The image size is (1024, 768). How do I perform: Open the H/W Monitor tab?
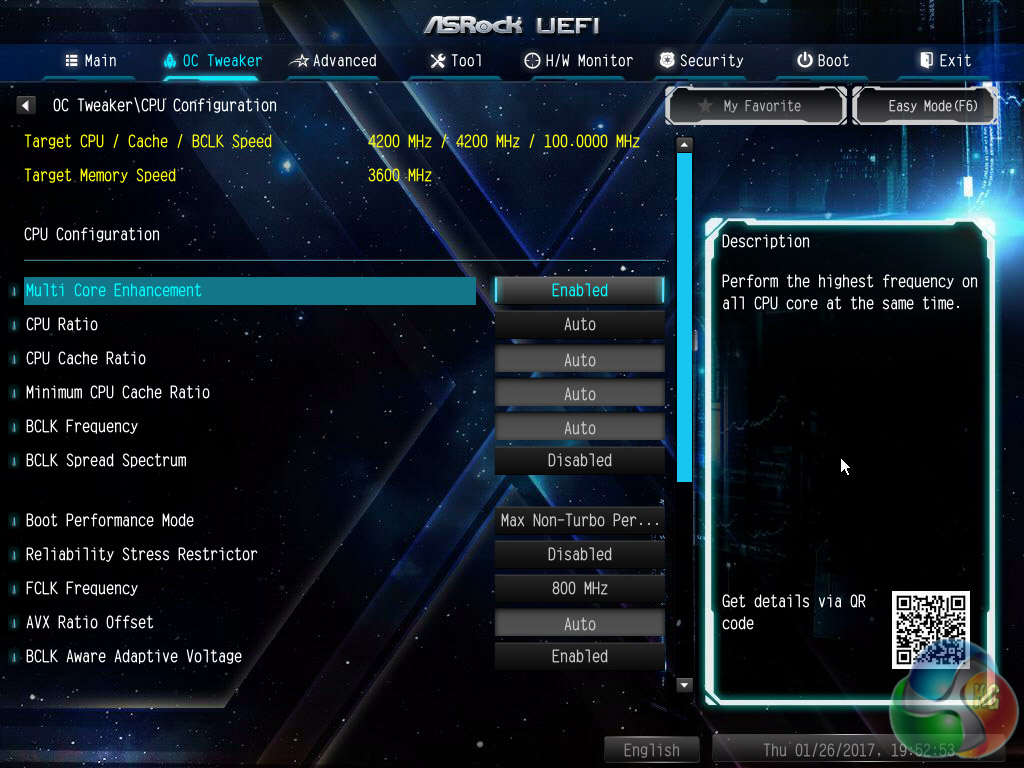579,61
